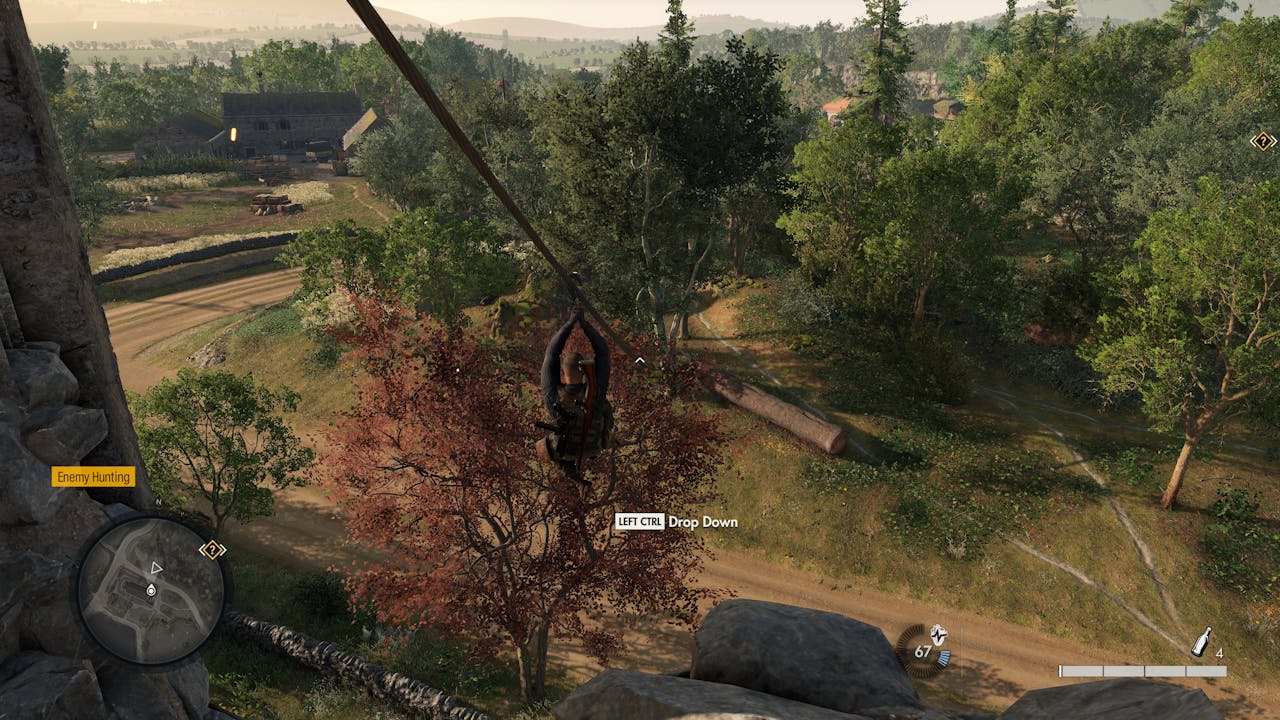Click the north indicator above the minimap
Viewport: 1280px width, 720px height.
(x=158, y=502)
